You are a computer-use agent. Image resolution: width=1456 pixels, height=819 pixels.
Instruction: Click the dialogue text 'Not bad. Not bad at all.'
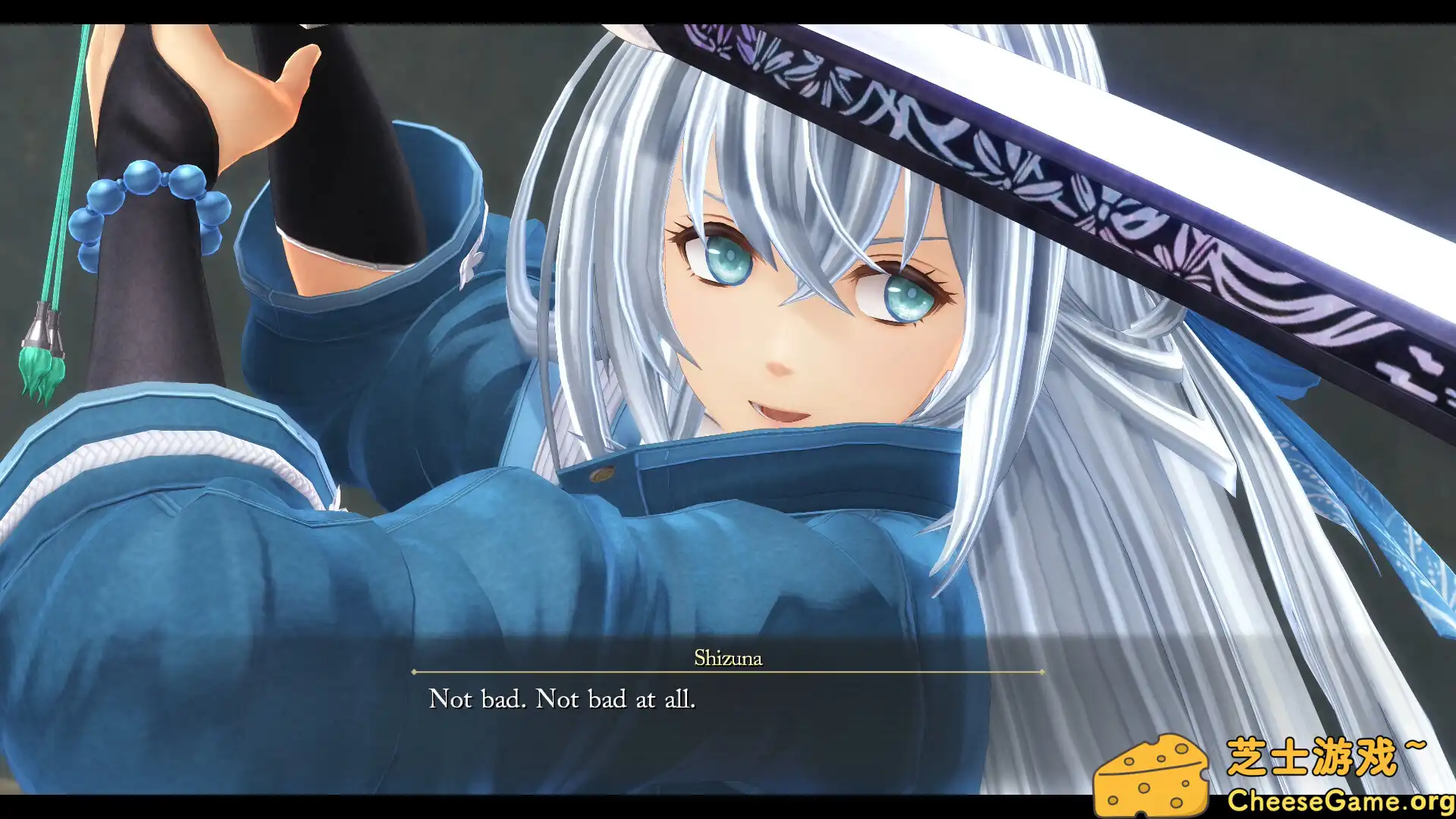(x=564, y=699)
